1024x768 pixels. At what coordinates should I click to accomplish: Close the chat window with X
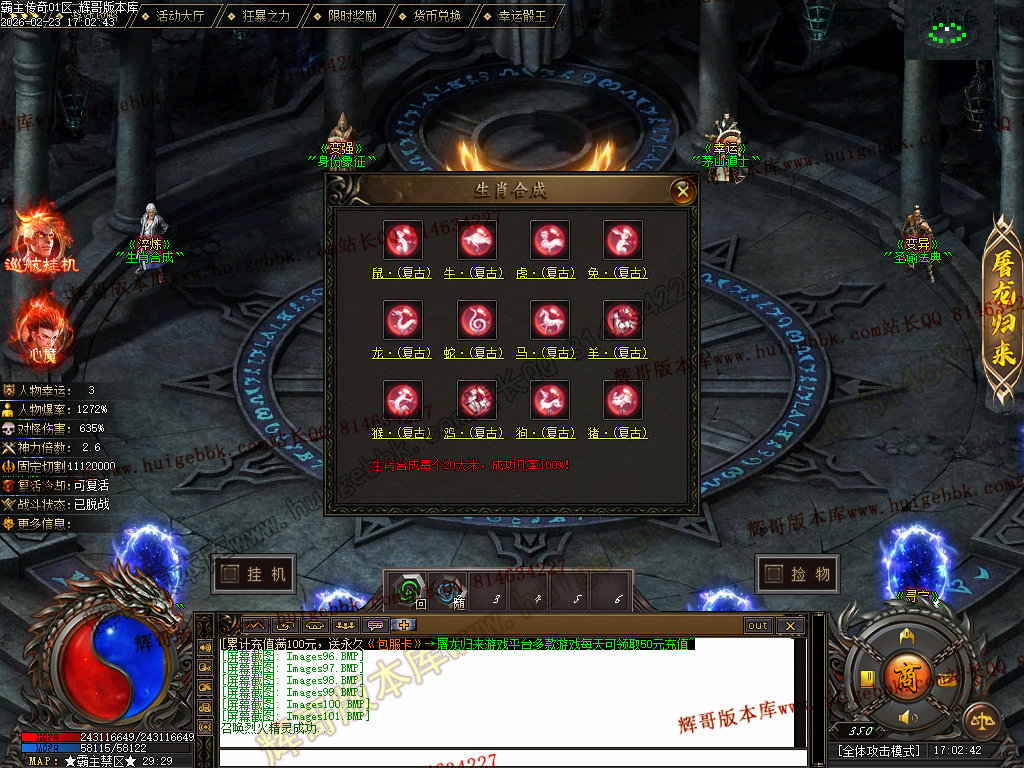pos(789,626)
